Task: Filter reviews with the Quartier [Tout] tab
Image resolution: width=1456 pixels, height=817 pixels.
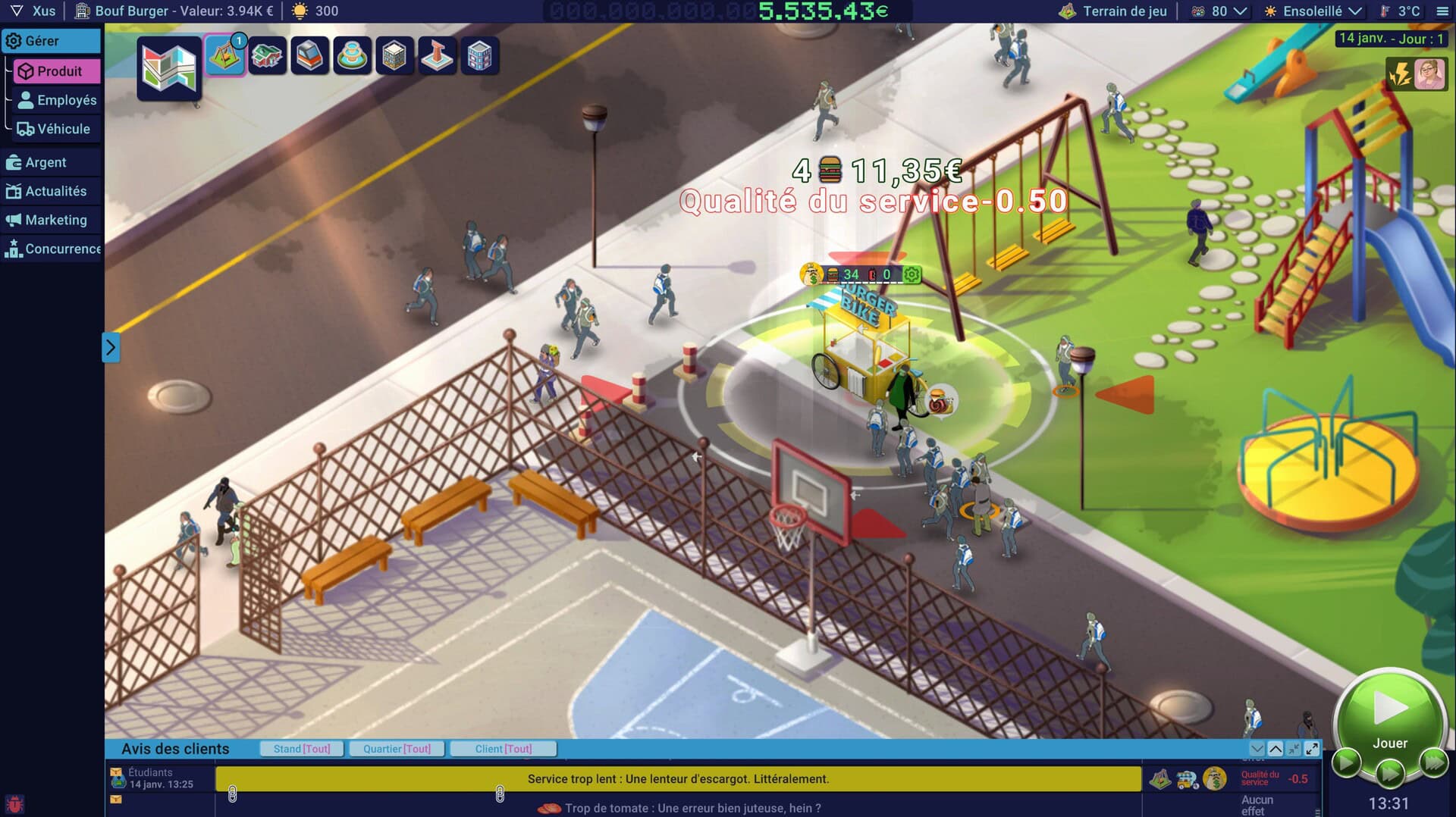Action: tap(397, 749)
